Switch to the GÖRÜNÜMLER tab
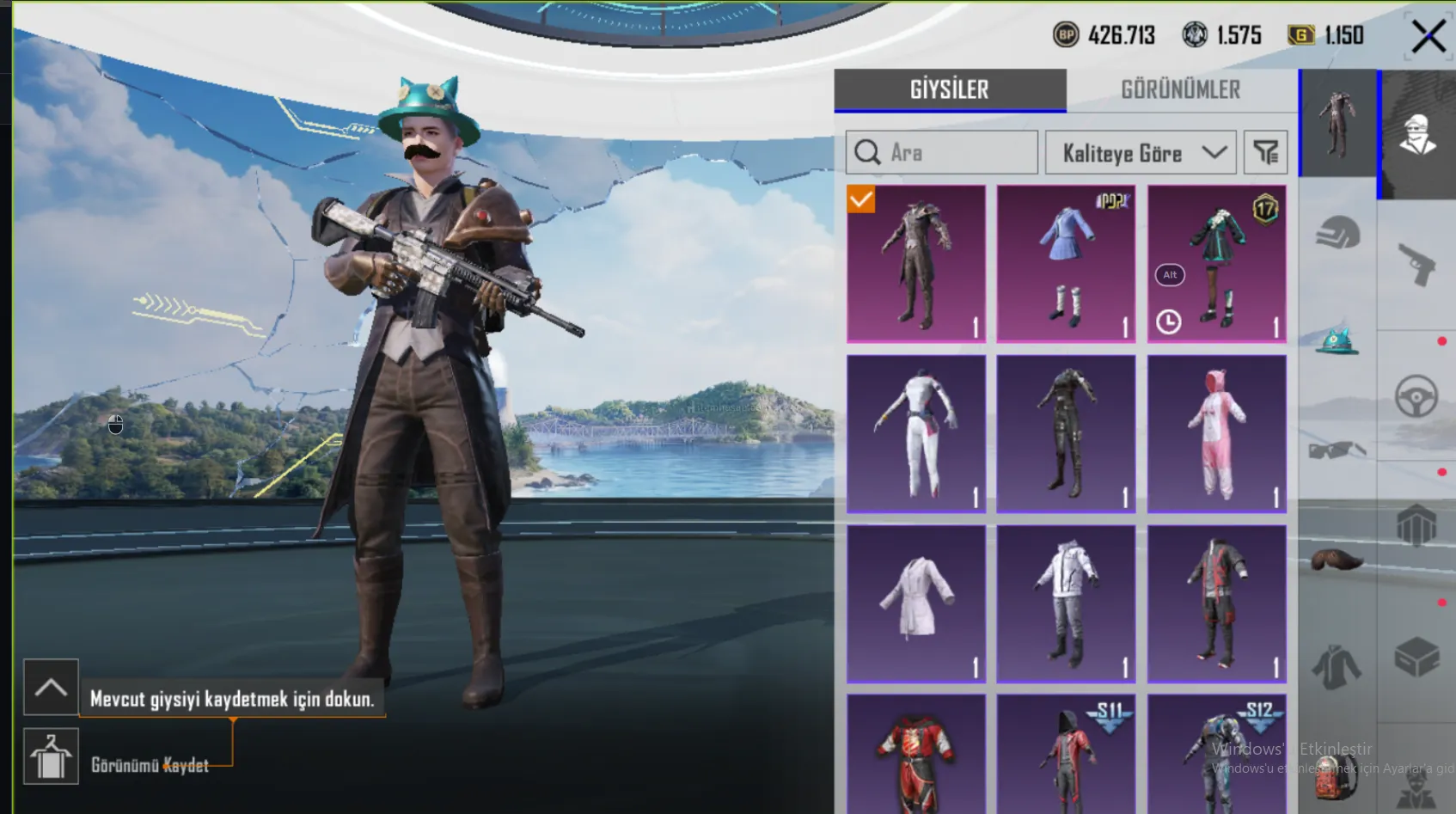 coord(1180,89)
